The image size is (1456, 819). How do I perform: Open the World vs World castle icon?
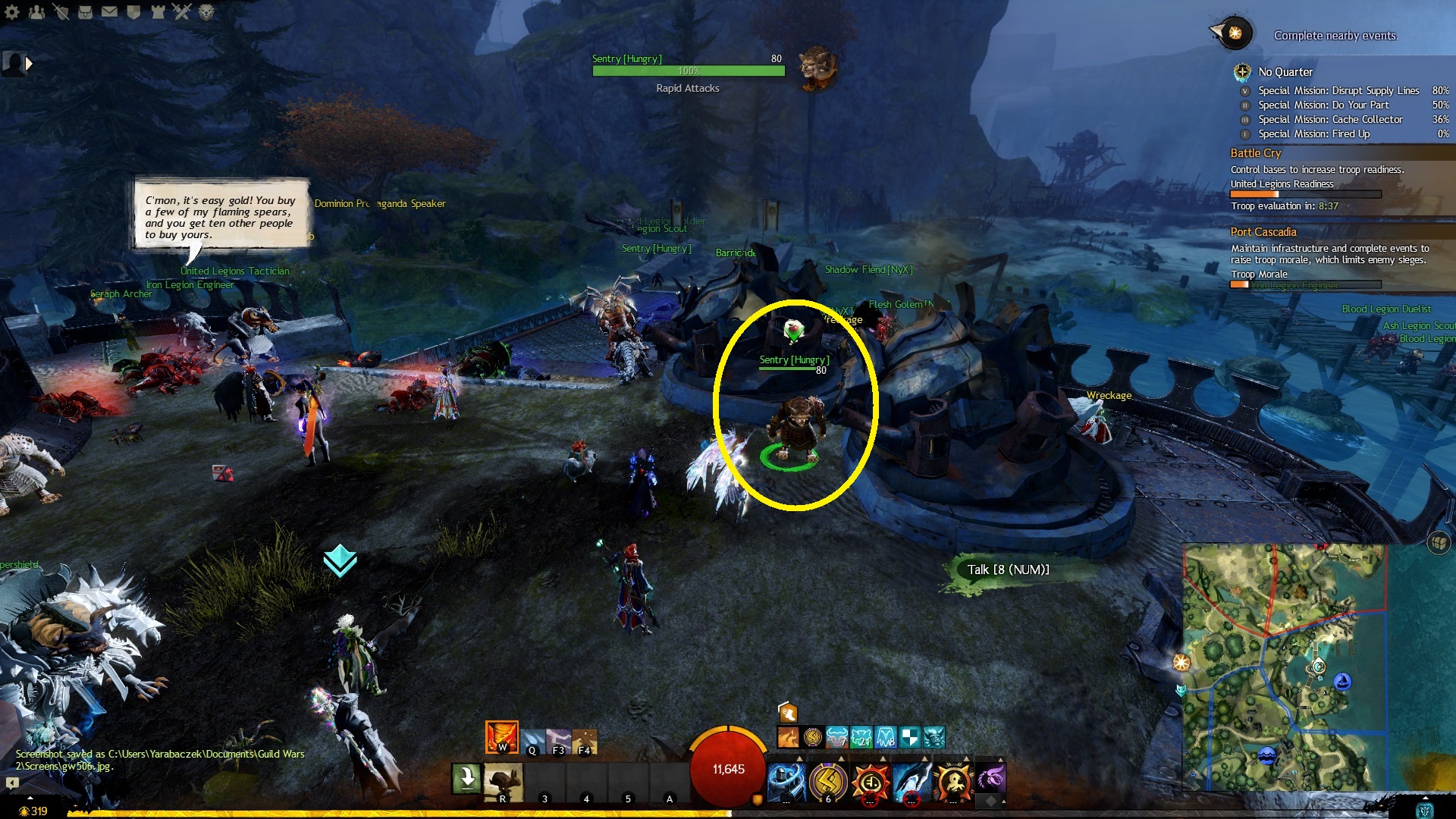tap(158, 11)
